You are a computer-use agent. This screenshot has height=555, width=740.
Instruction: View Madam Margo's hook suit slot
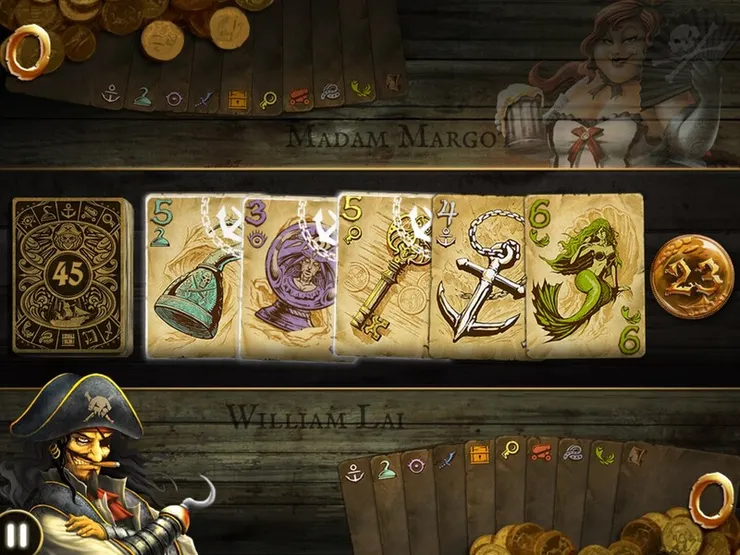coord(142,97)
